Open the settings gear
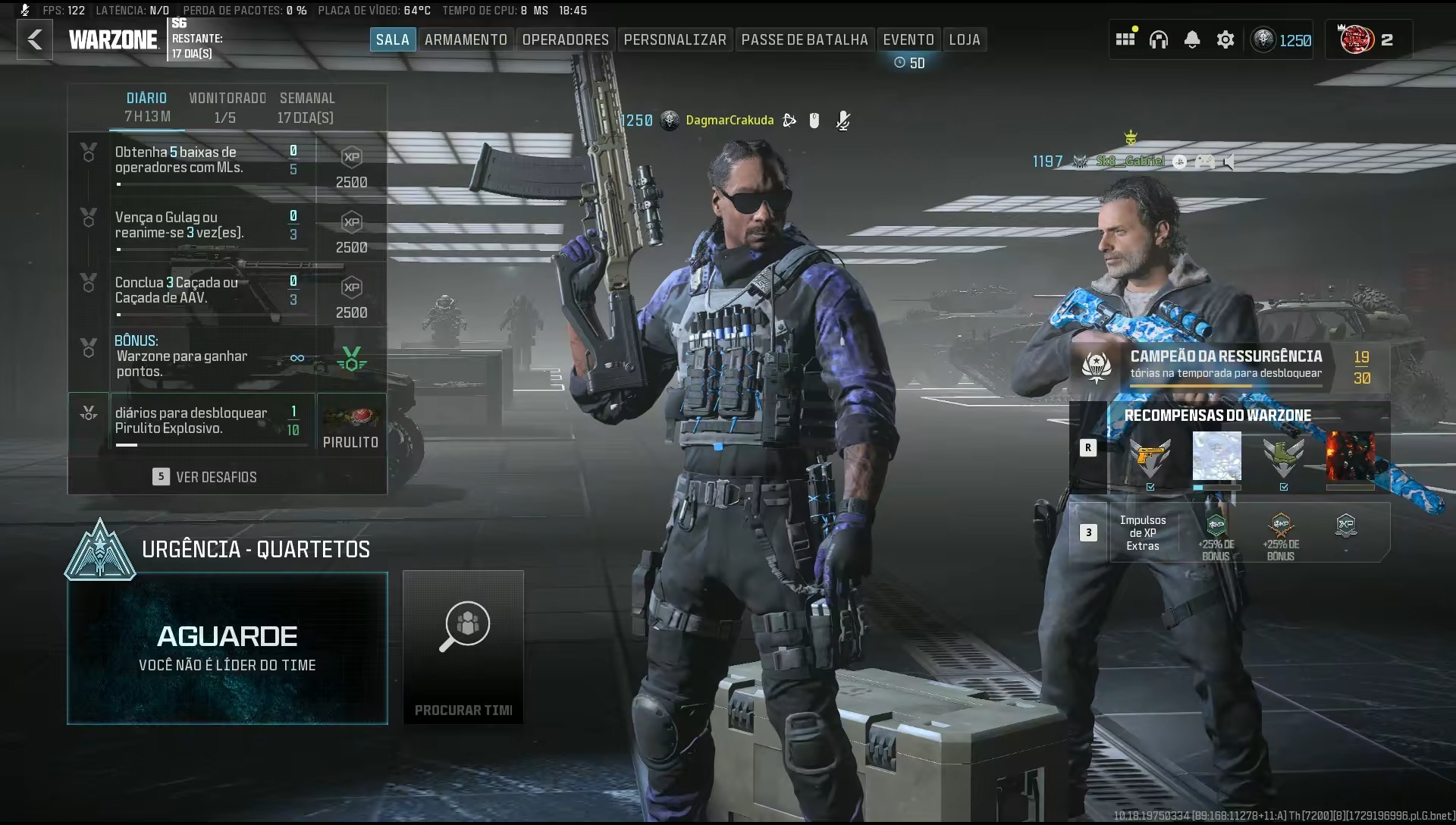Screen dimensions: 1456x825 click(x=1225, y=39)
